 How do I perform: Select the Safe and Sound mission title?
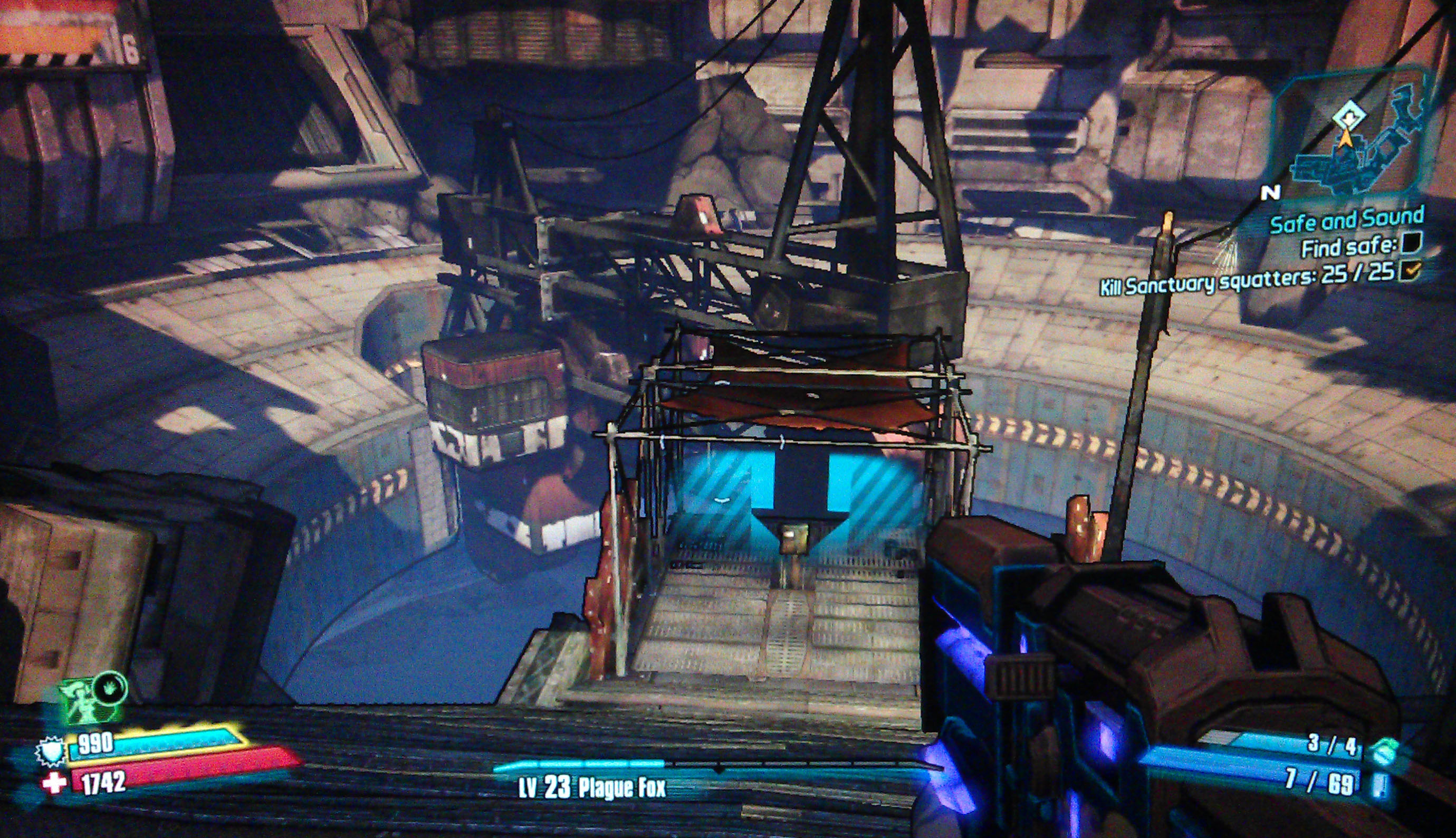(x=1347, y=221)
